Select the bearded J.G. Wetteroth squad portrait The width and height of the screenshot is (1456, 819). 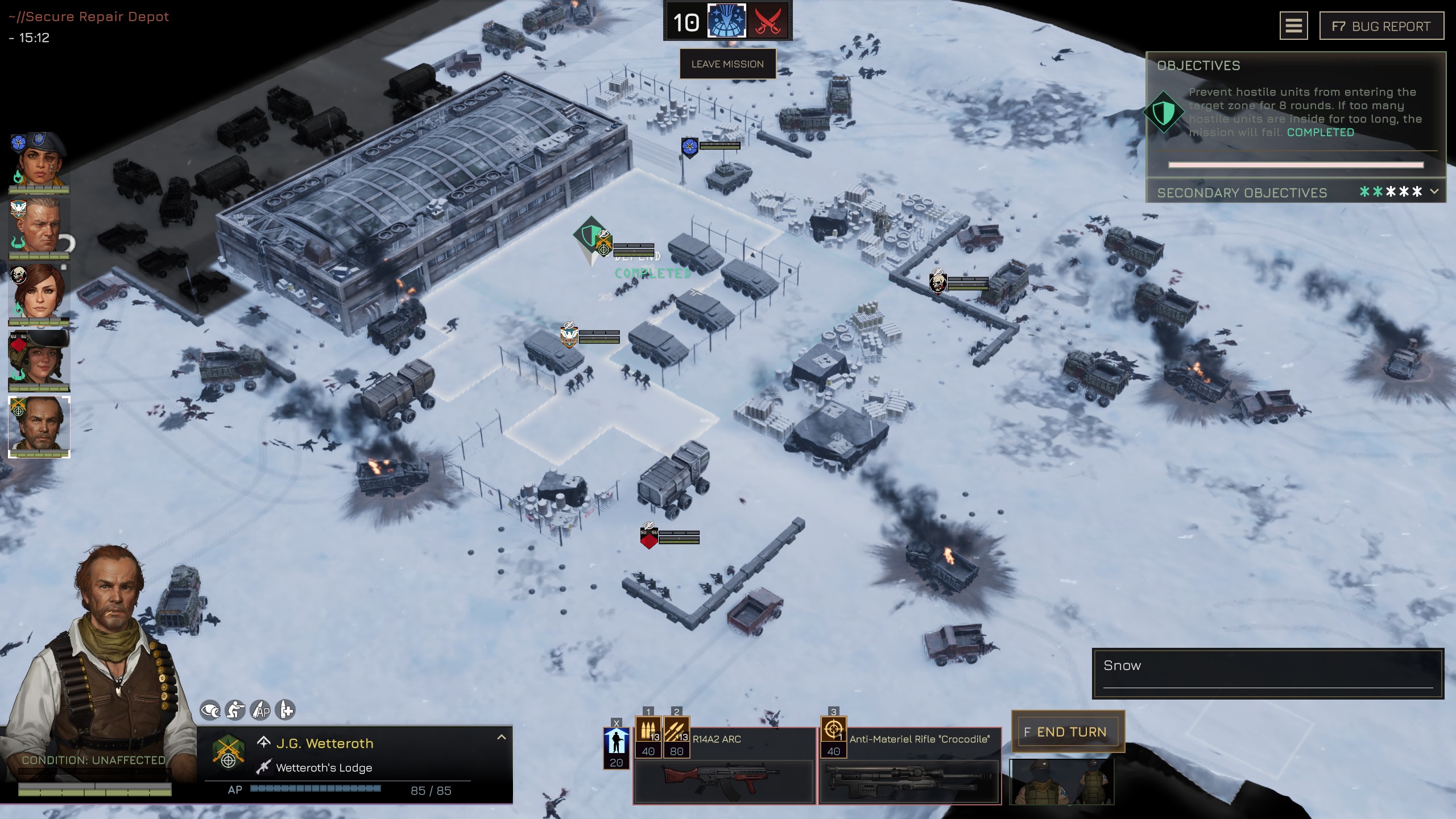39,426
